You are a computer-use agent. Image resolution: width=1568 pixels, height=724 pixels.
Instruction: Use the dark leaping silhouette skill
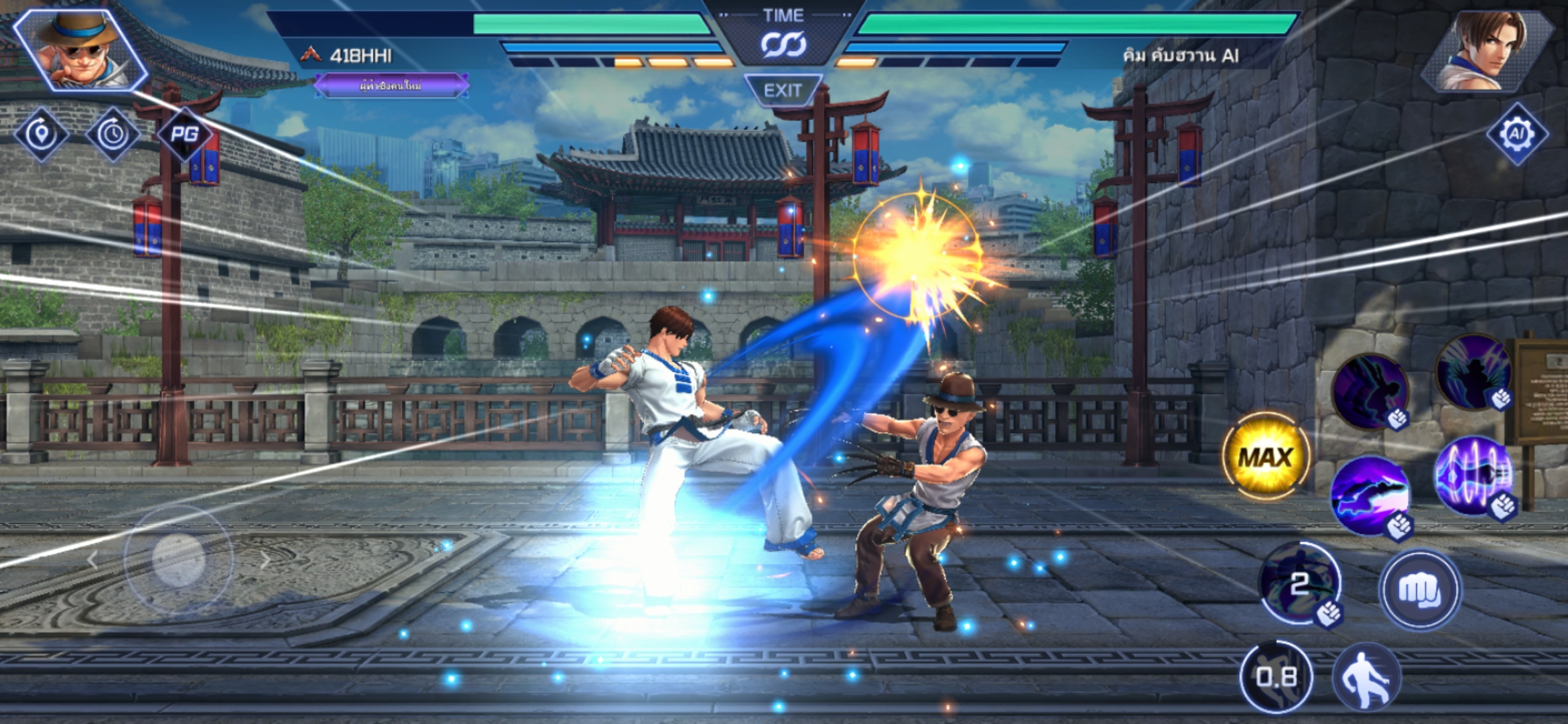(x=1370, y=390)
